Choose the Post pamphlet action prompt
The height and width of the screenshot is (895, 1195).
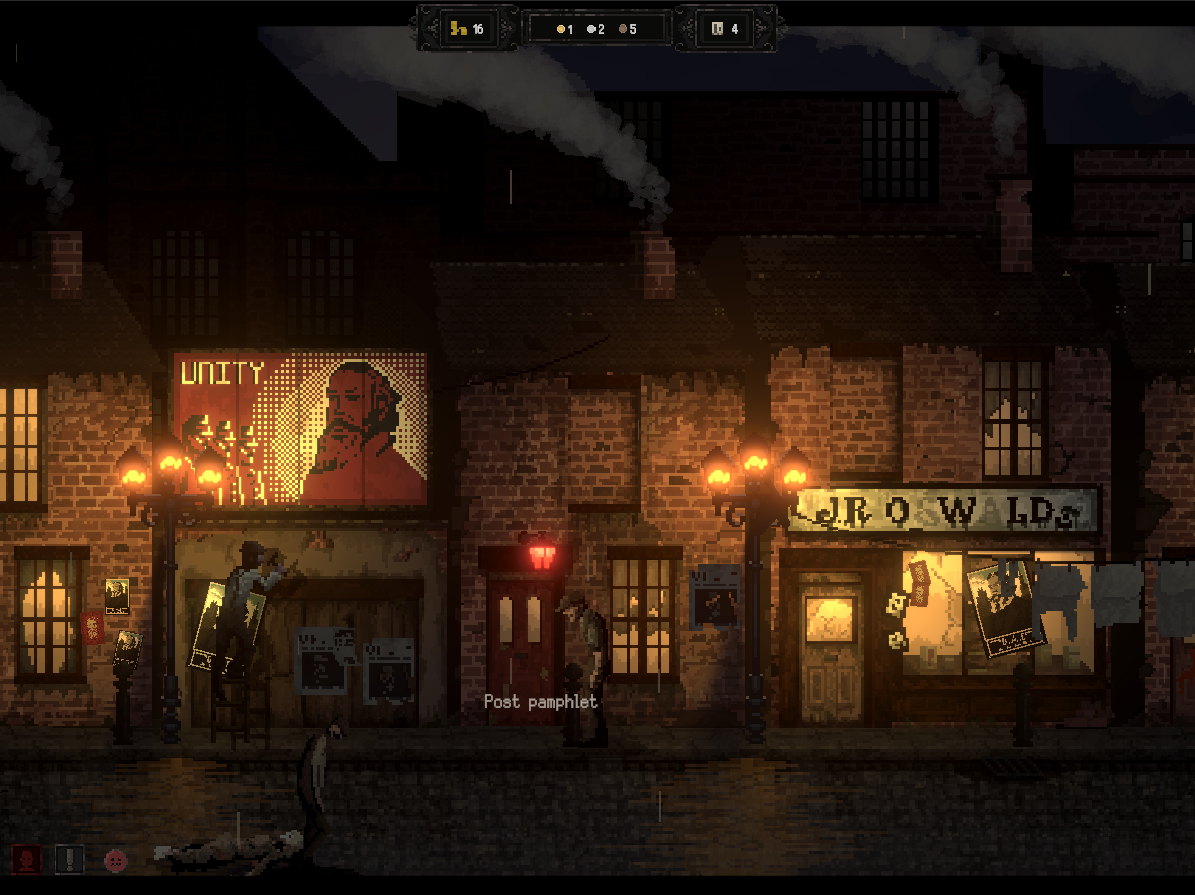point(540,702)
